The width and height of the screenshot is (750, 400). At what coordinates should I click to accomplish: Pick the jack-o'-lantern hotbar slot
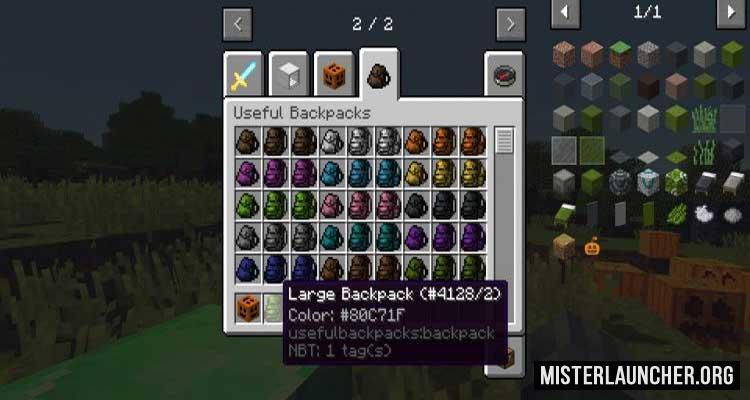249,306
